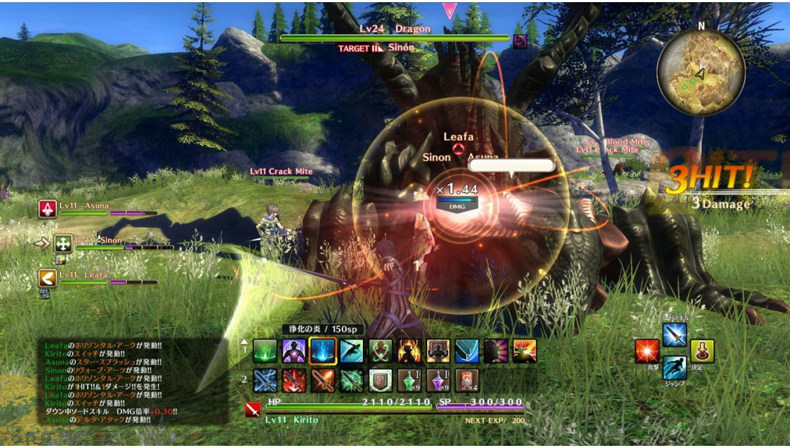The height and width of the screenshot is (448, 790).
Task: Select Asuna's red party icon
Action: click(x=46, y=208)
